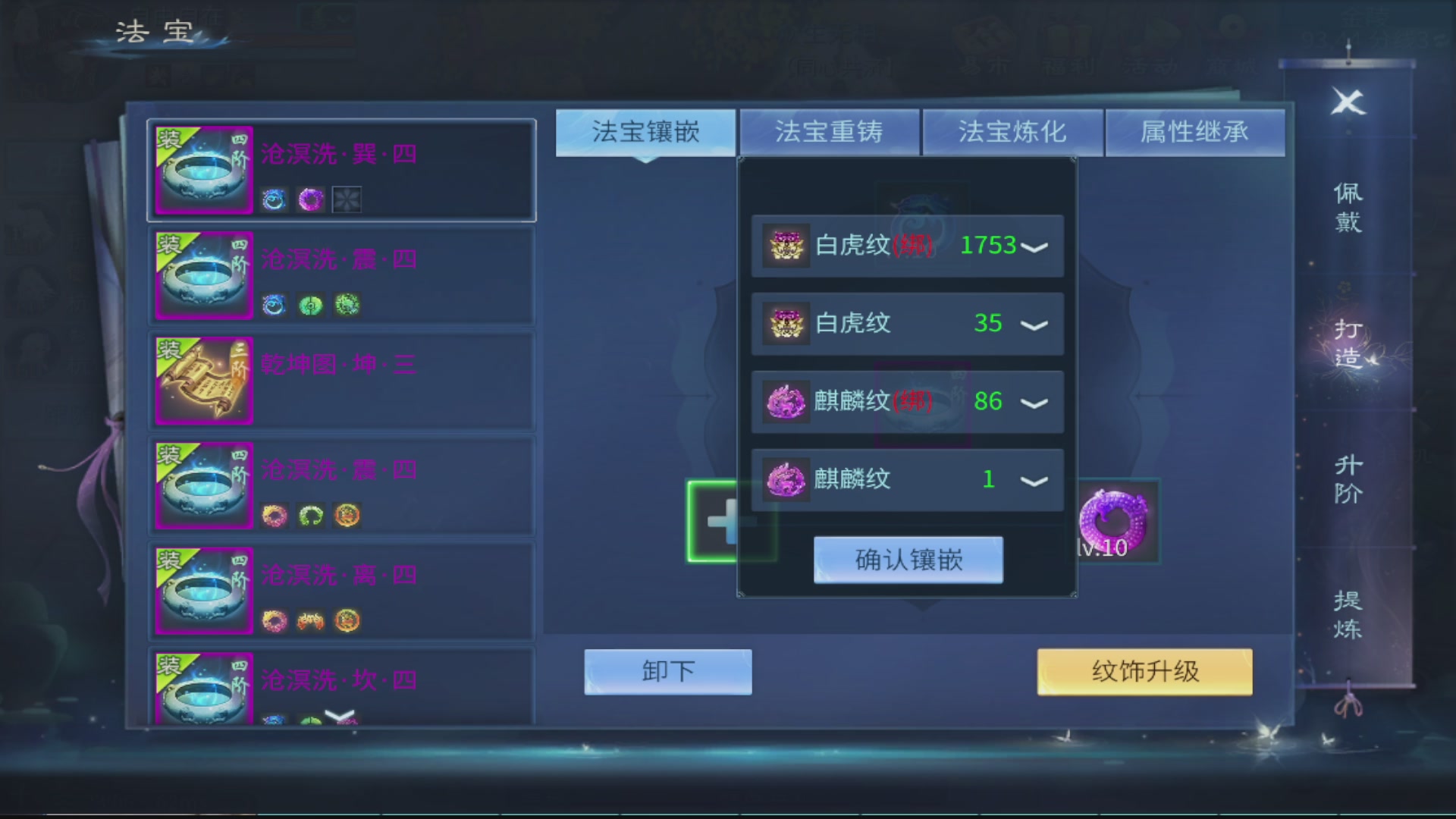This screenshot has height=819, width=1456.
Task: Click the 乾坤图·坤·三 scroll icon
Action: tap(203, 381)
